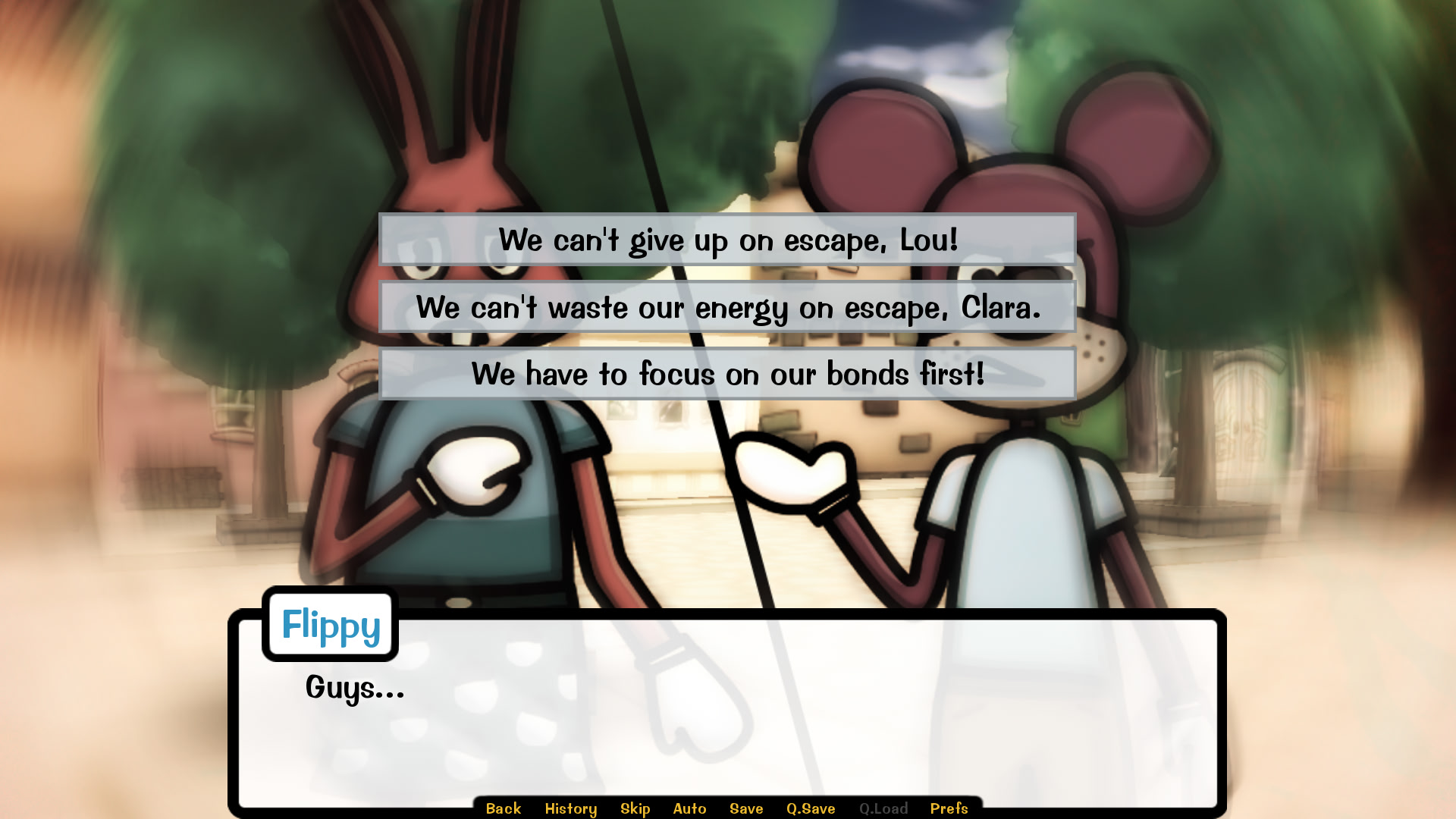Screen dimensions: 1456x819
Task: Click the first choice button's highlighted frame
Action: [x=726, y=241]
